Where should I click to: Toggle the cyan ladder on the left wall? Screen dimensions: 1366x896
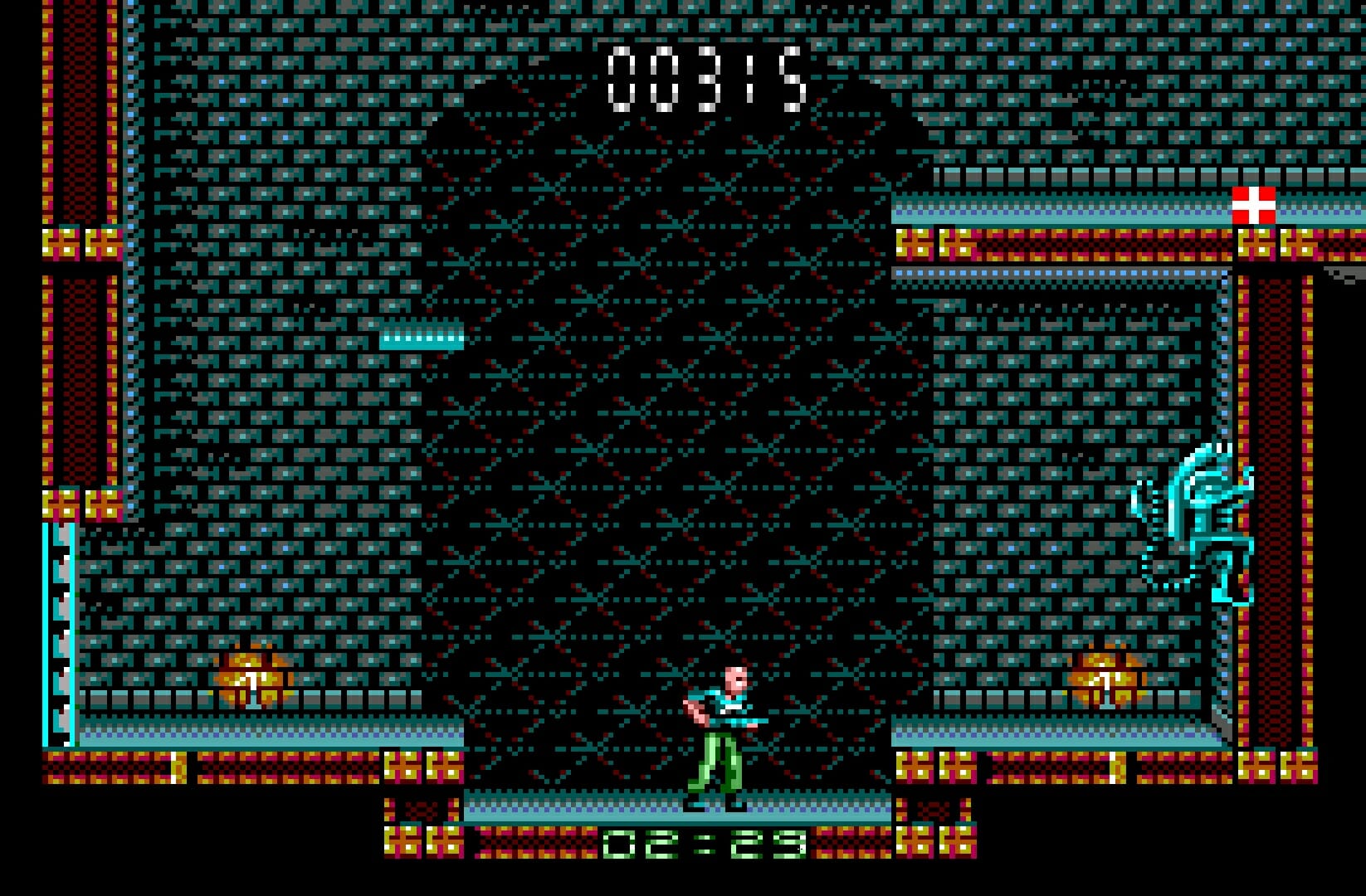click(x=58, y=631)
